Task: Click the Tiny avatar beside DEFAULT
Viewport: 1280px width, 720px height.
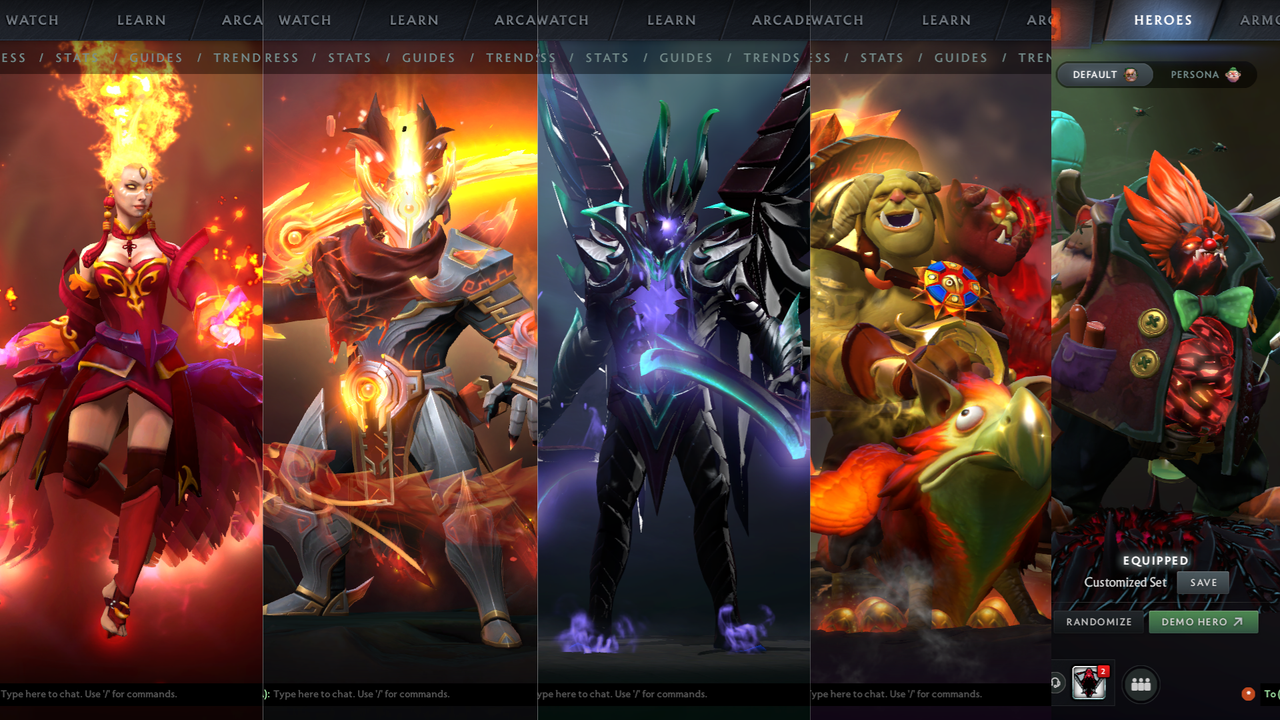Action: [x=1130, y=74]
